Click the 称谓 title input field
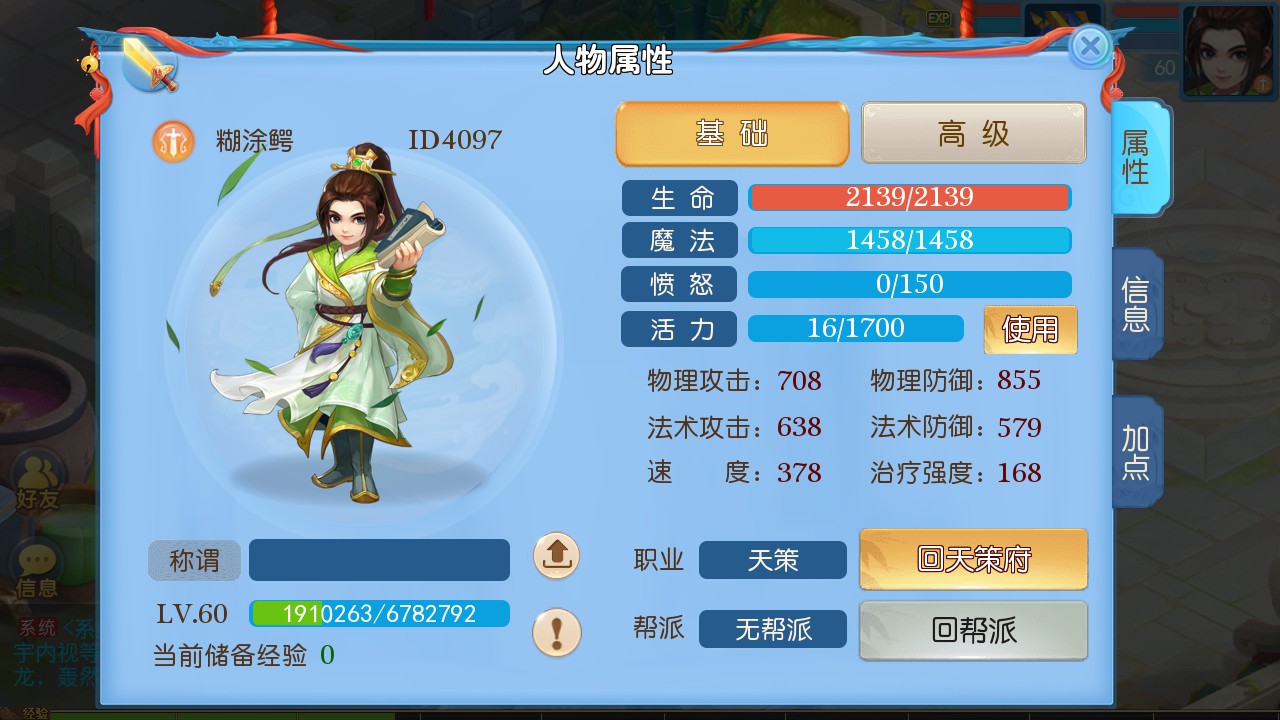1280x720 pixels. 380,560
